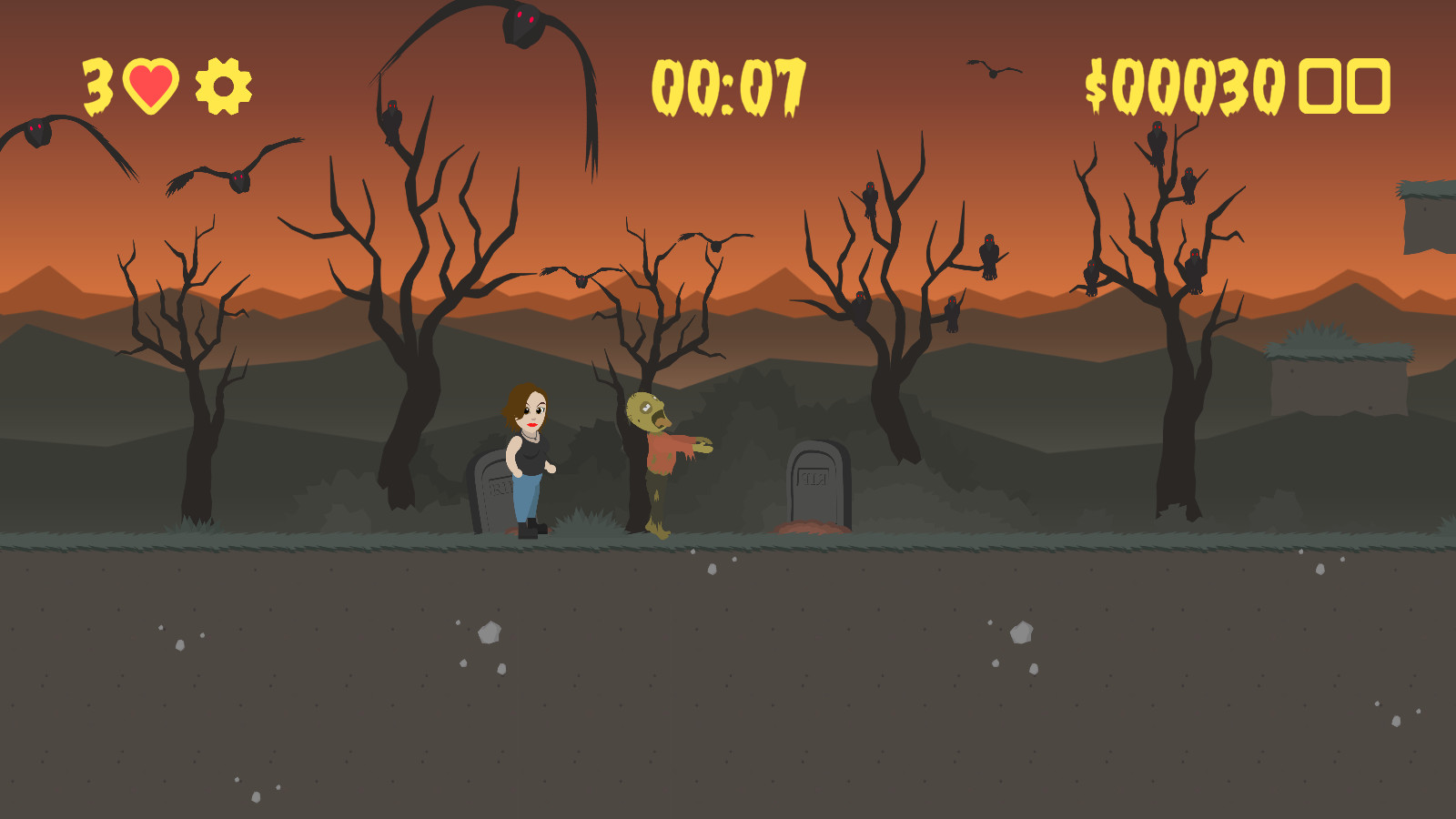This screenshot has width=1456, height=819.
Task: Click the red-eyed crow on the rightmost tree
Action: [x=1156, y=139]
